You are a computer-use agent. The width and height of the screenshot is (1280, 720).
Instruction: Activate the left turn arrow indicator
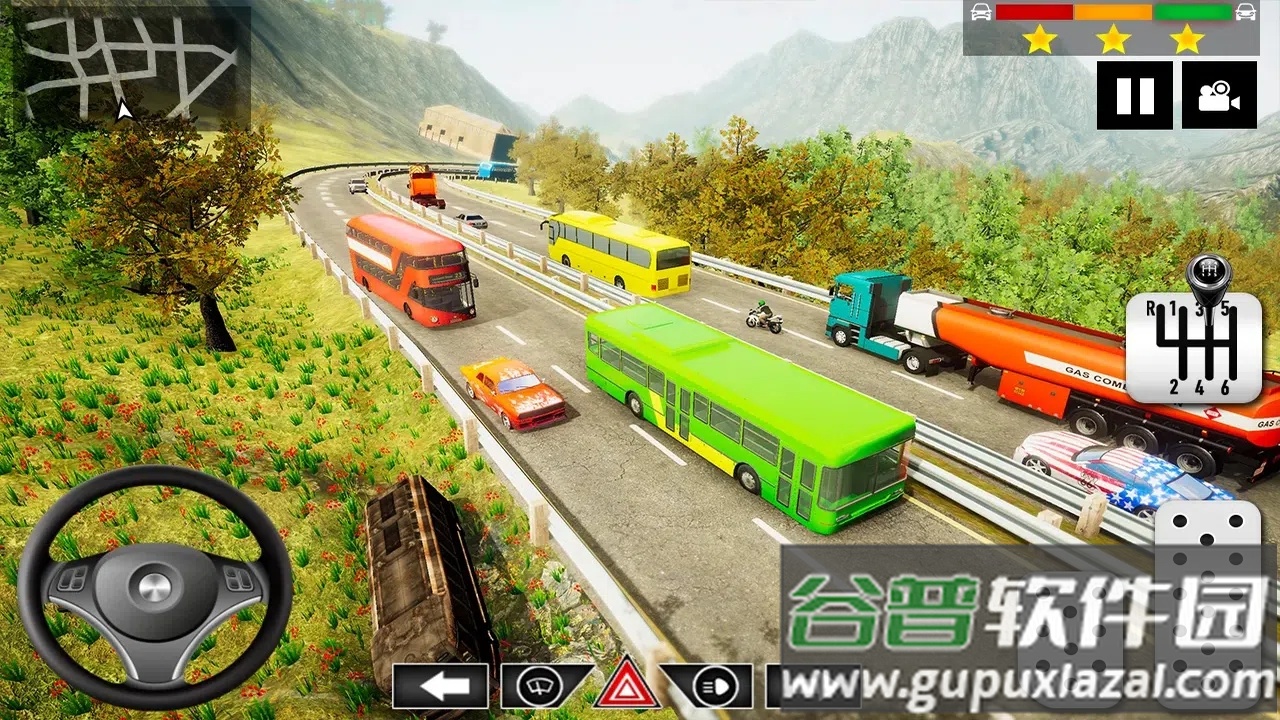[x=440, y=686]
